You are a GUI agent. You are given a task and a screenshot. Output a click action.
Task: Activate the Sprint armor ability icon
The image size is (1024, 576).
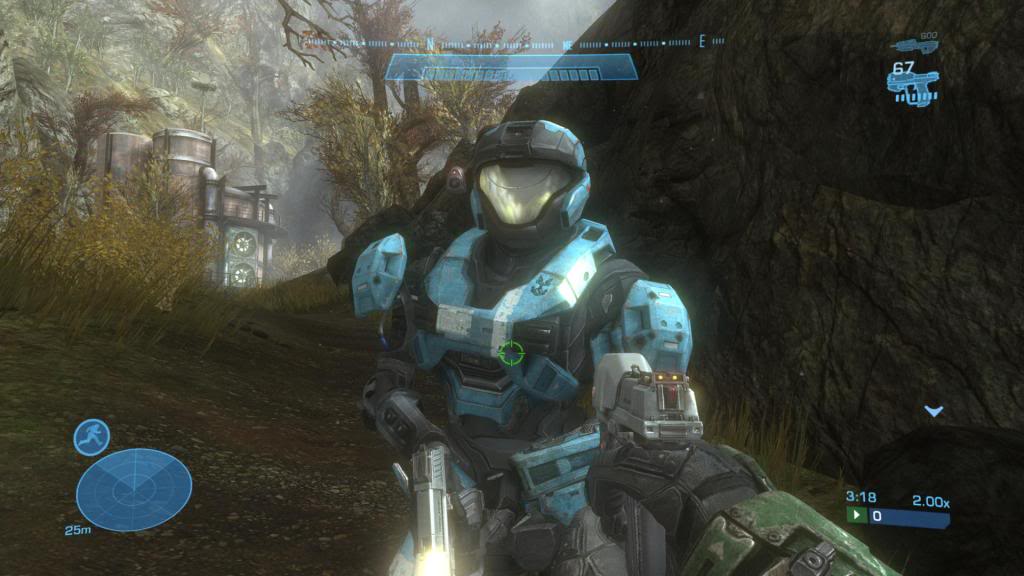pos(92,437)
